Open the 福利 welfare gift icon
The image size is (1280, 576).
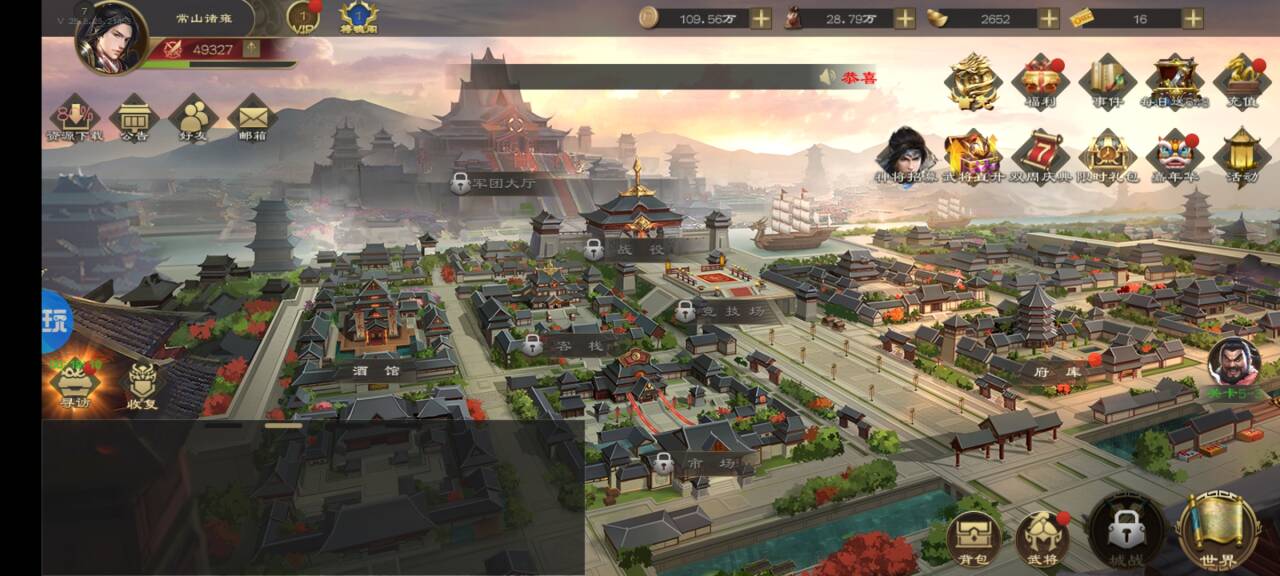tap(1040, 80)
